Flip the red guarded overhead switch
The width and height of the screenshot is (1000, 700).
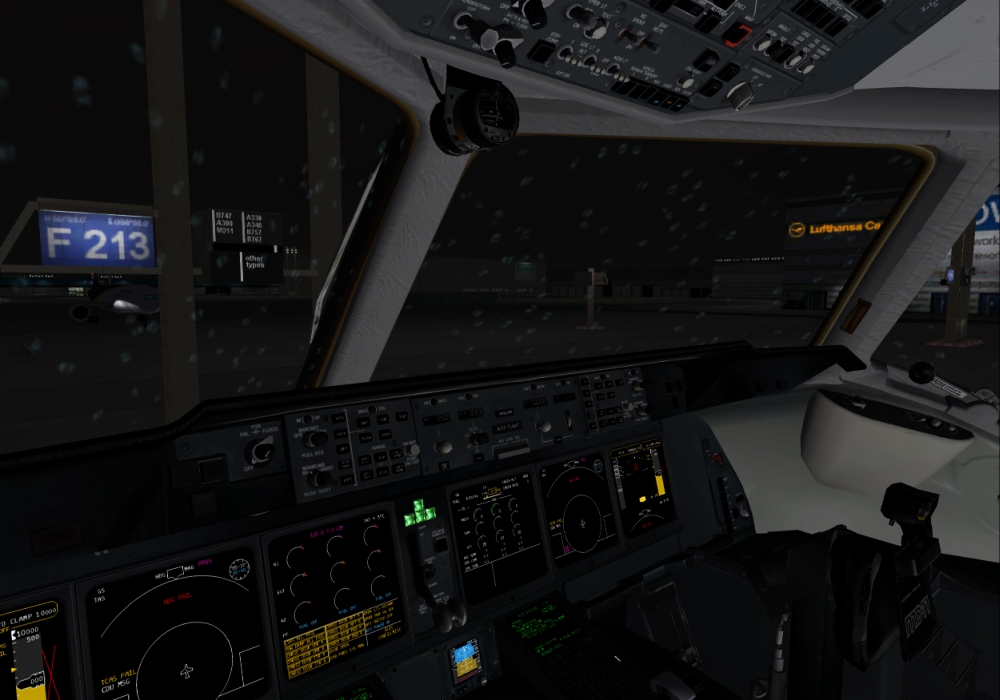(x=736, y=36)
